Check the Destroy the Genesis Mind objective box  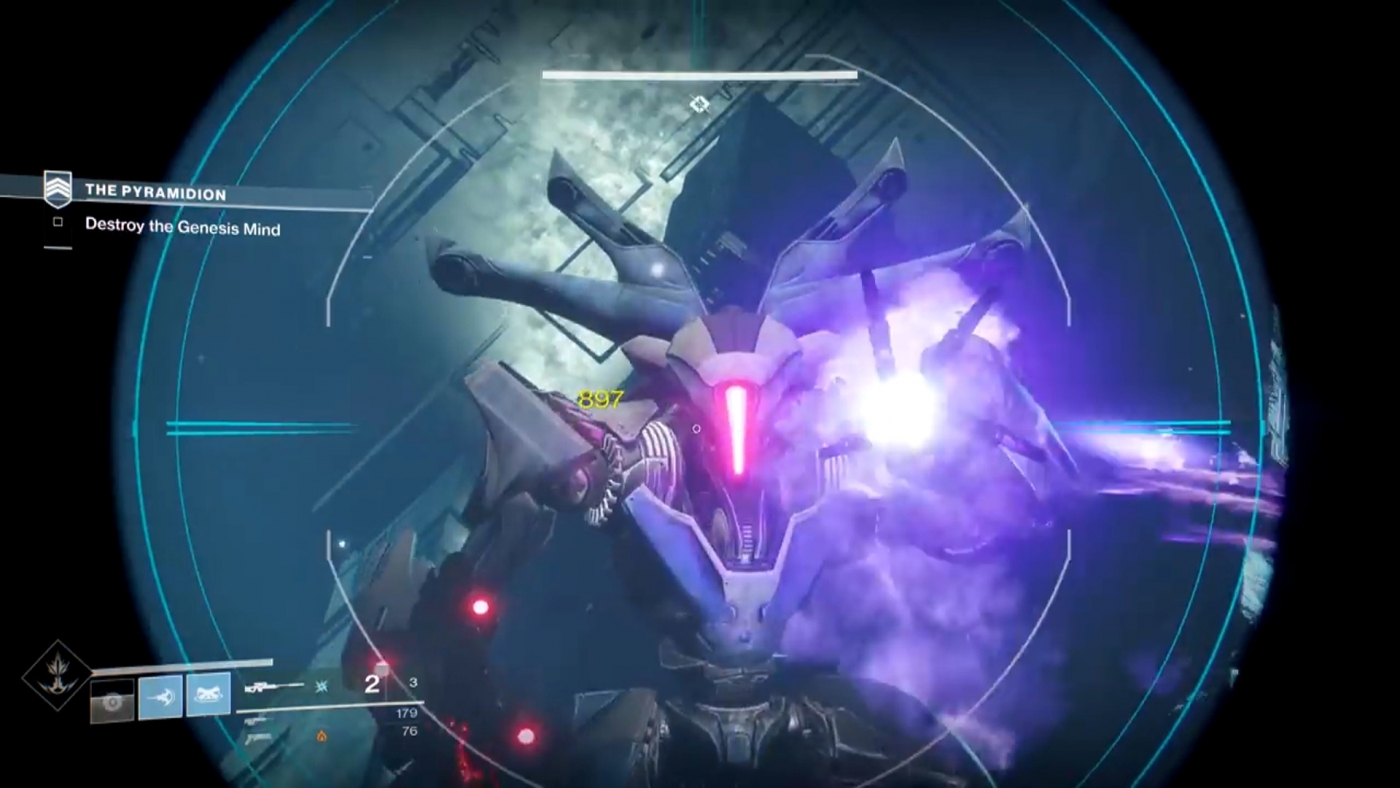56,222
